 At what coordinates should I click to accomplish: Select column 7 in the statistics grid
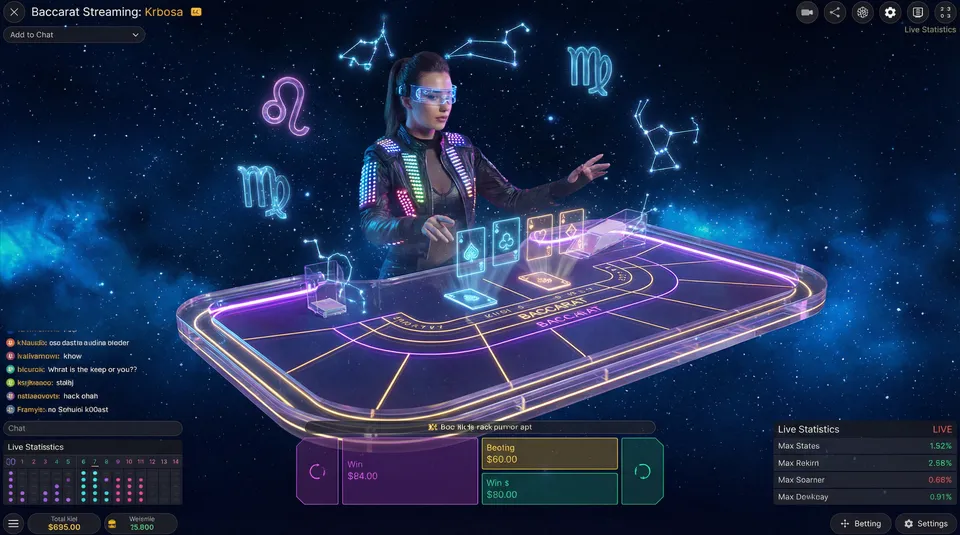tap(95, 482)
